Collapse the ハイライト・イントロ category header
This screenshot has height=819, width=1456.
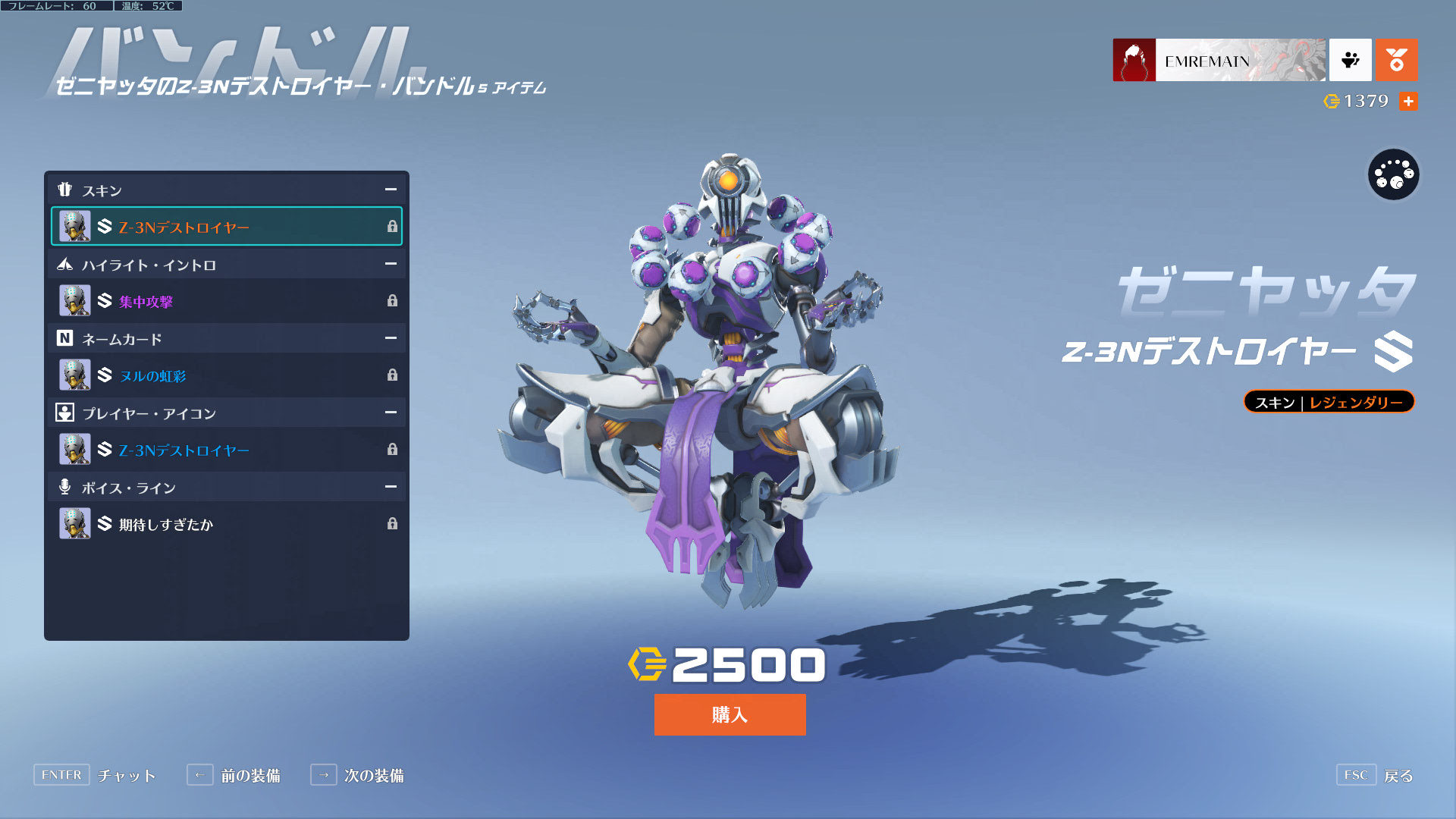(x=391, y=264)
